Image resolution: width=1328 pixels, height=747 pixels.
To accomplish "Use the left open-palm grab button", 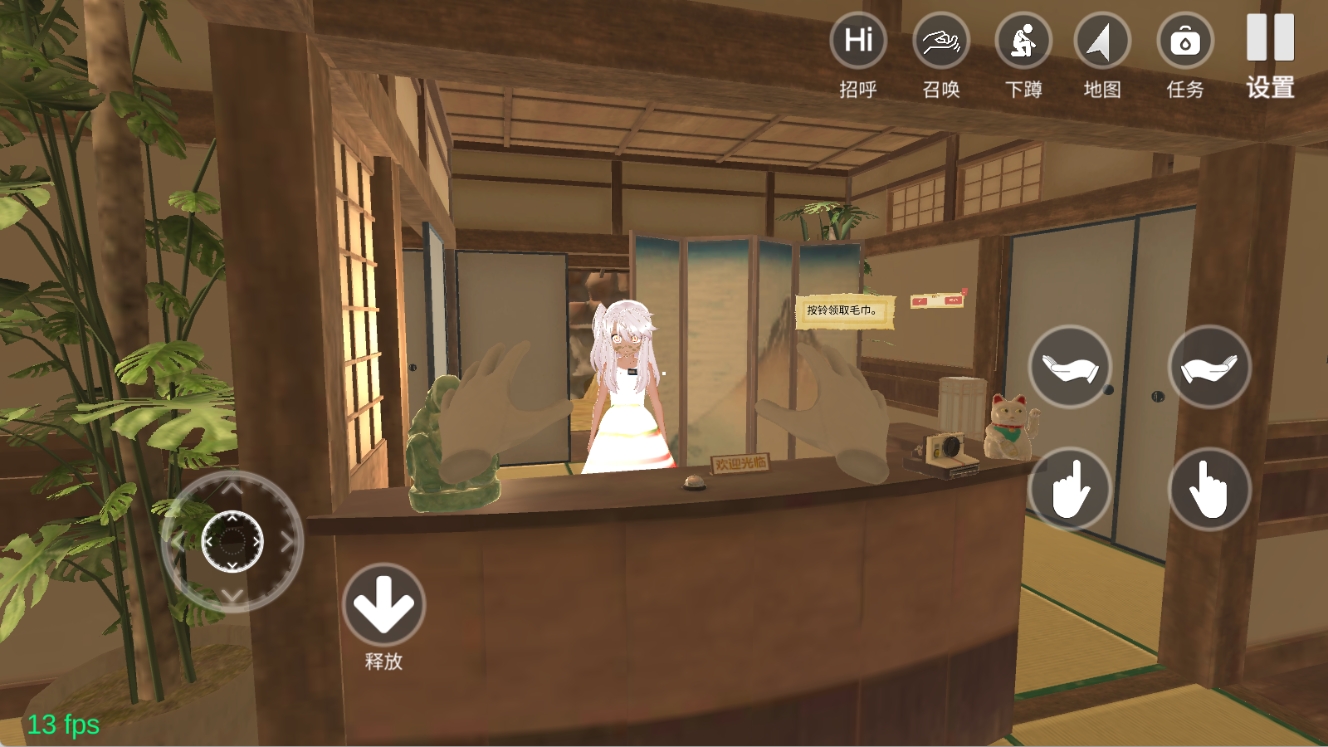I will point(1070,367).
